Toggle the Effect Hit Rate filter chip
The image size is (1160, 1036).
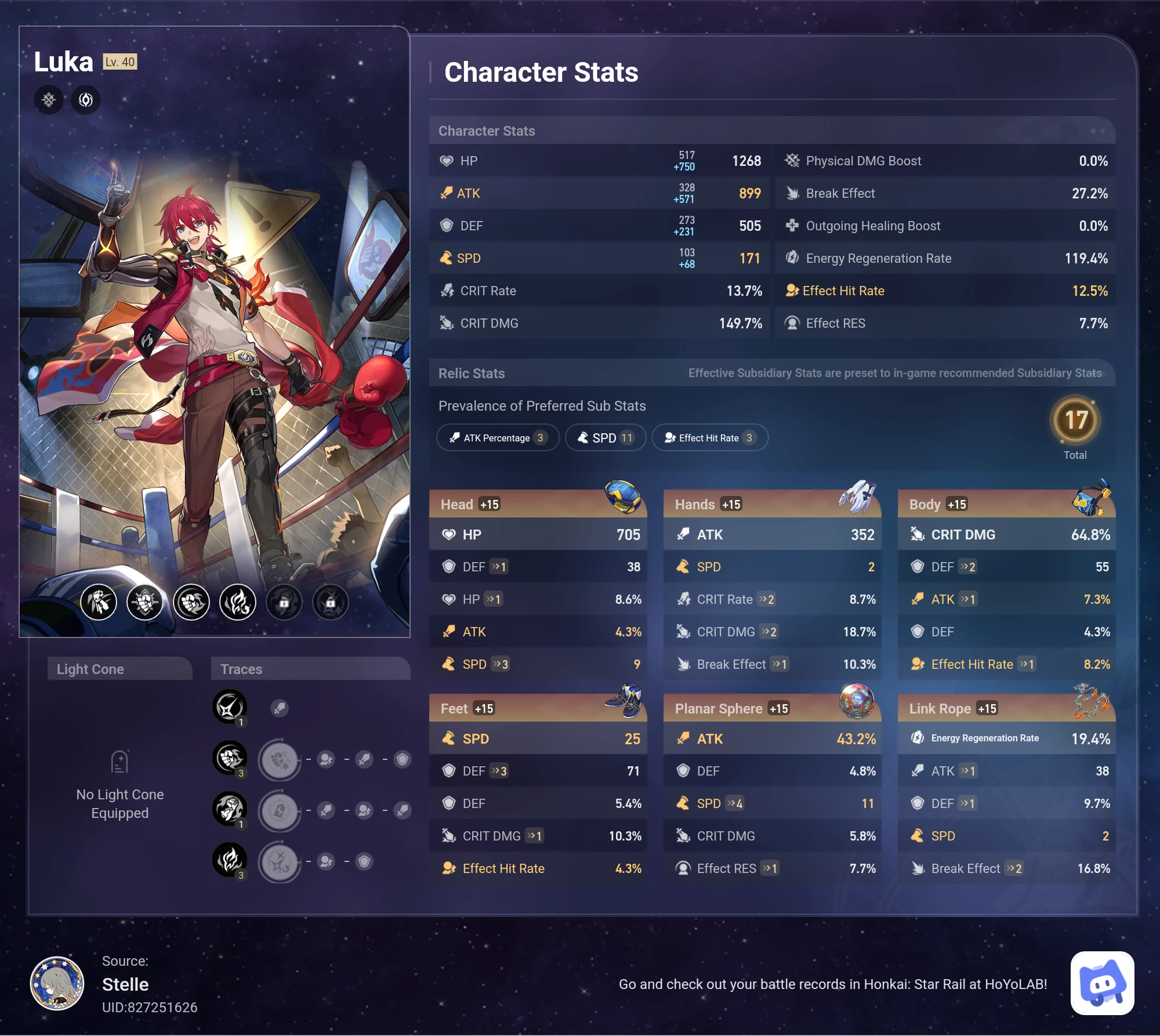(710, 437)
